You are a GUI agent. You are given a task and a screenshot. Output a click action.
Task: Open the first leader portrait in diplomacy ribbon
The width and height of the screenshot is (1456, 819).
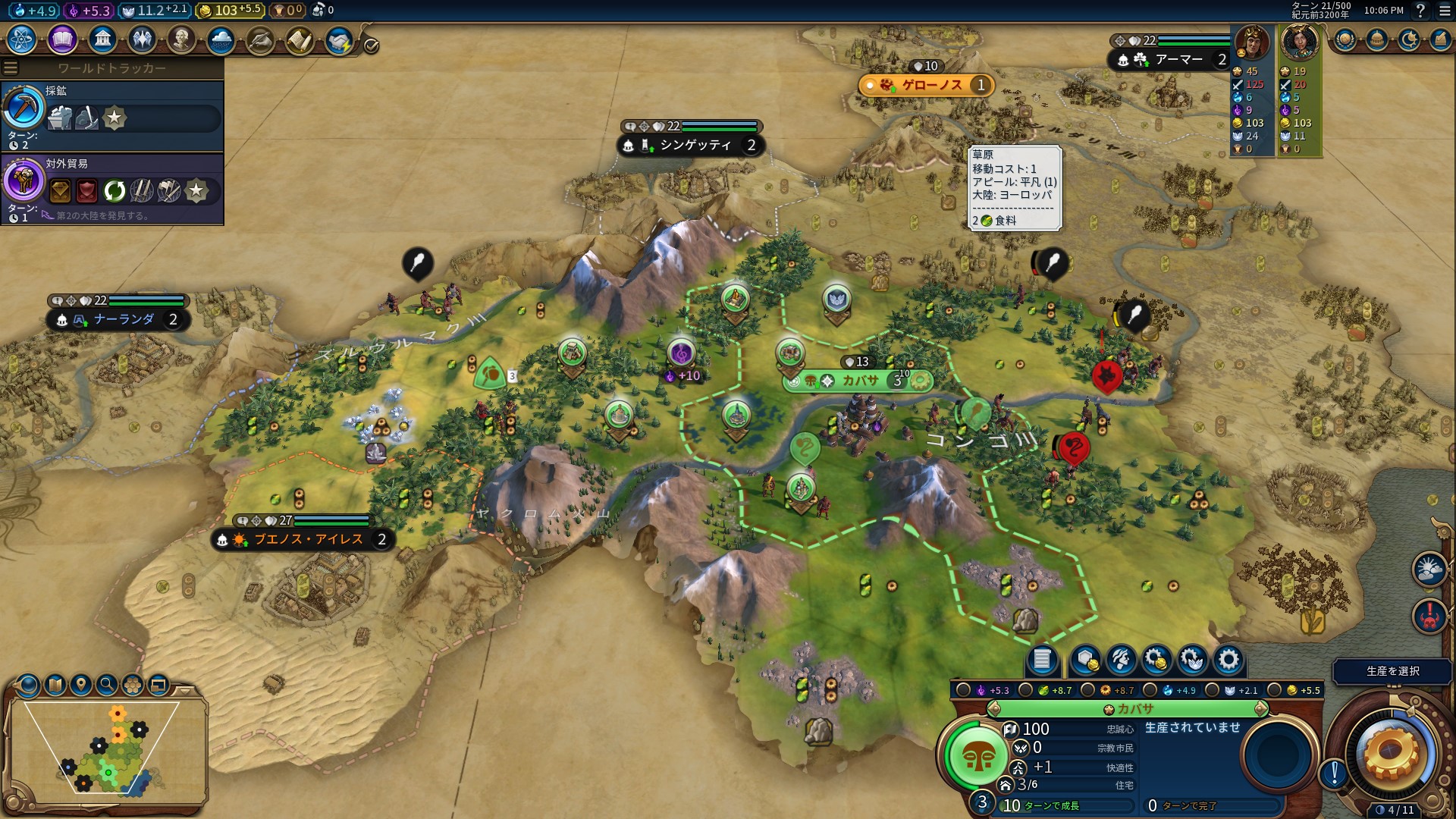1252,43
